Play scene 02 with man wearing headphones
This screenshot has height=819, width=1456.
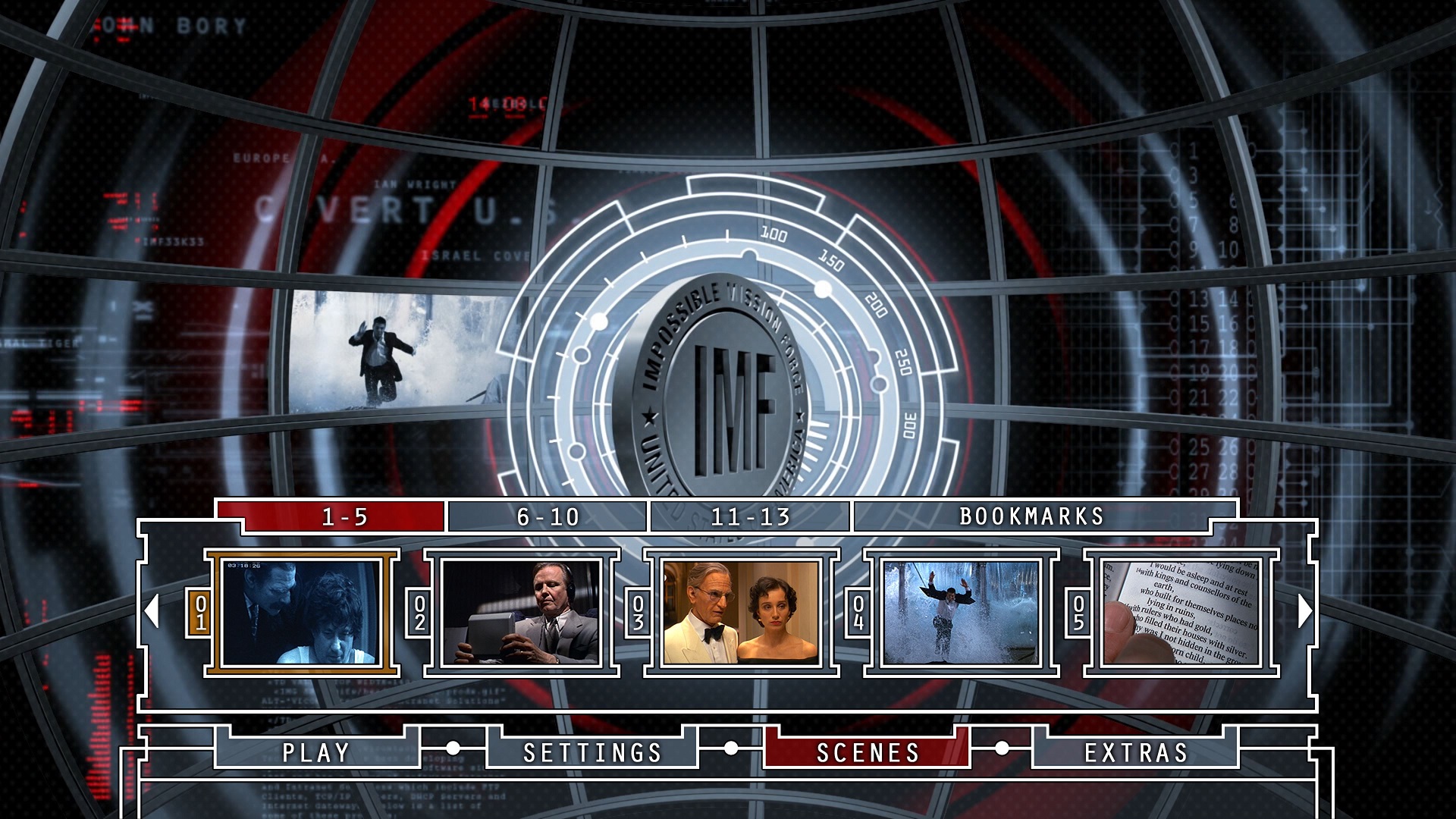click(x=521, y=612)
